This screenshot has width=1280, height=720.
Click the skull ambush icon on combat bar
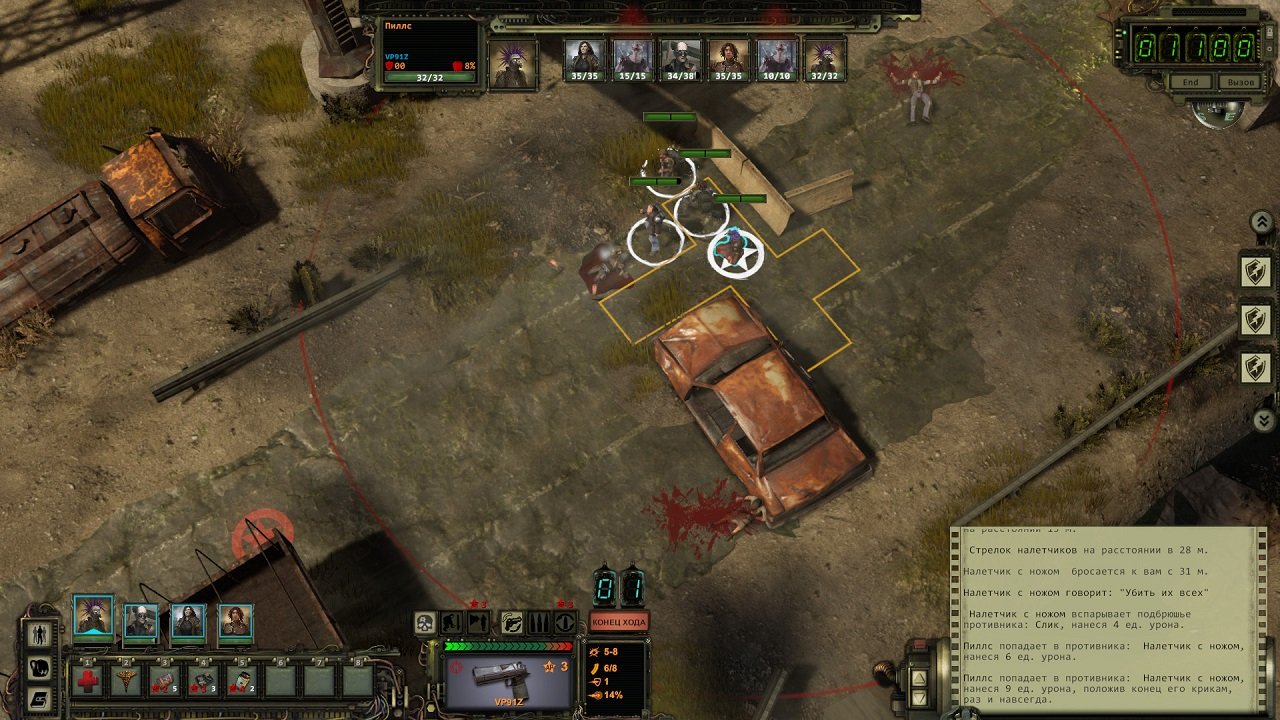425,622
